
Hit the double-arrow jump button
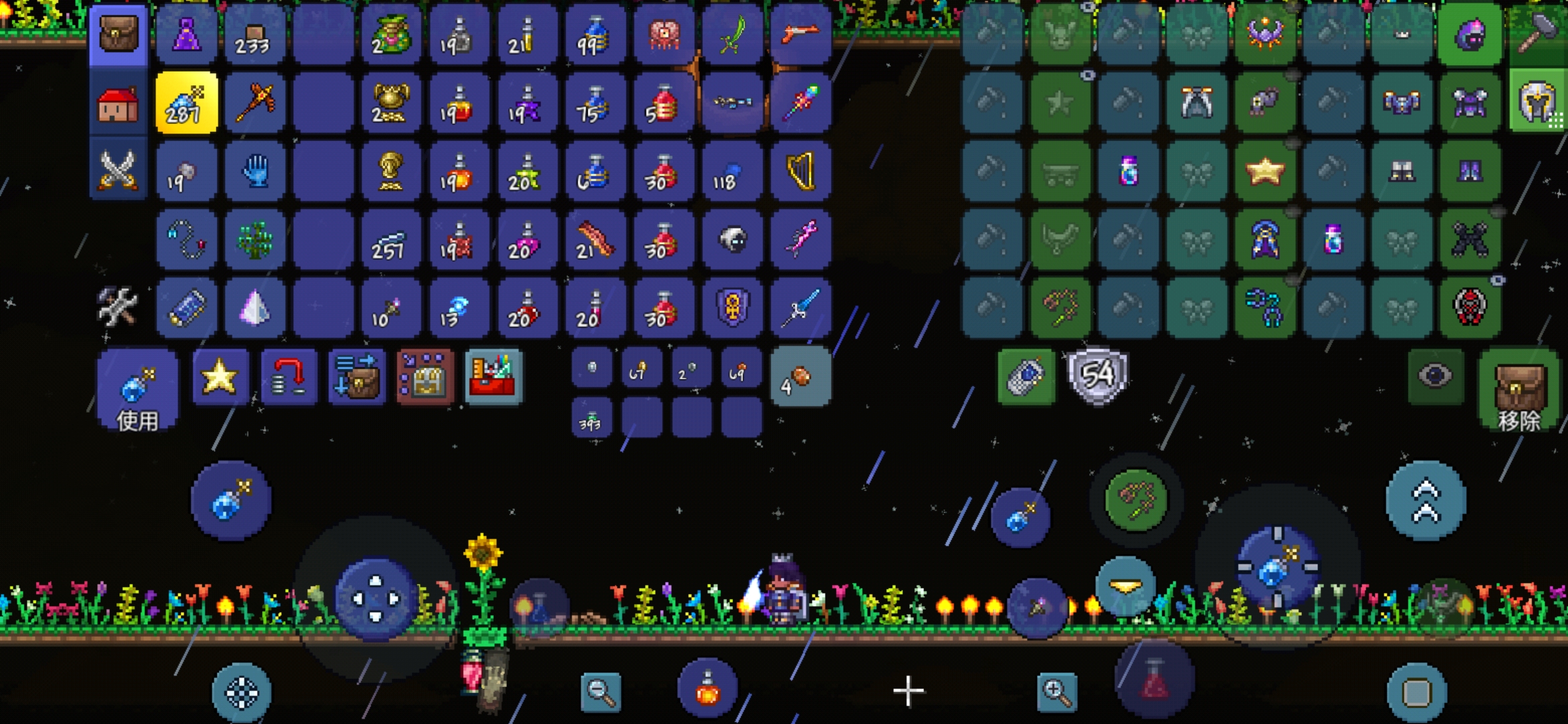[x=1426, y=501]
